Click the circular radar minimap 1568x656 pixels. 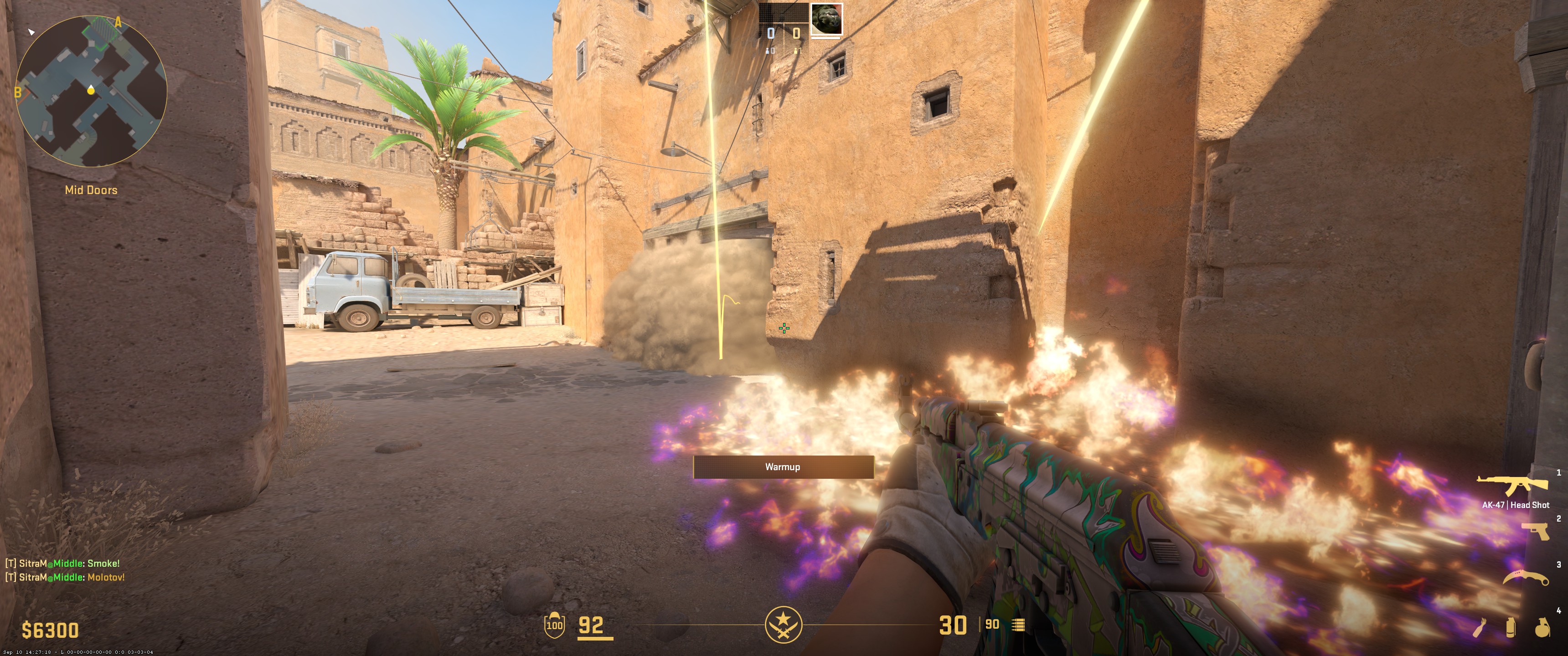click(91, 91)
